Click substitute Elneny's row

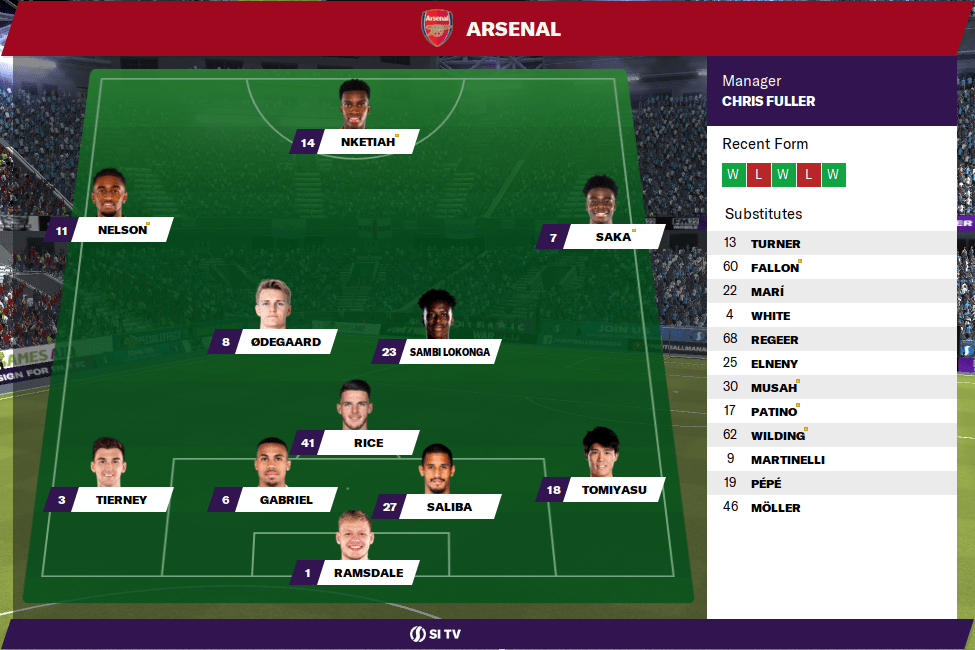774,364
